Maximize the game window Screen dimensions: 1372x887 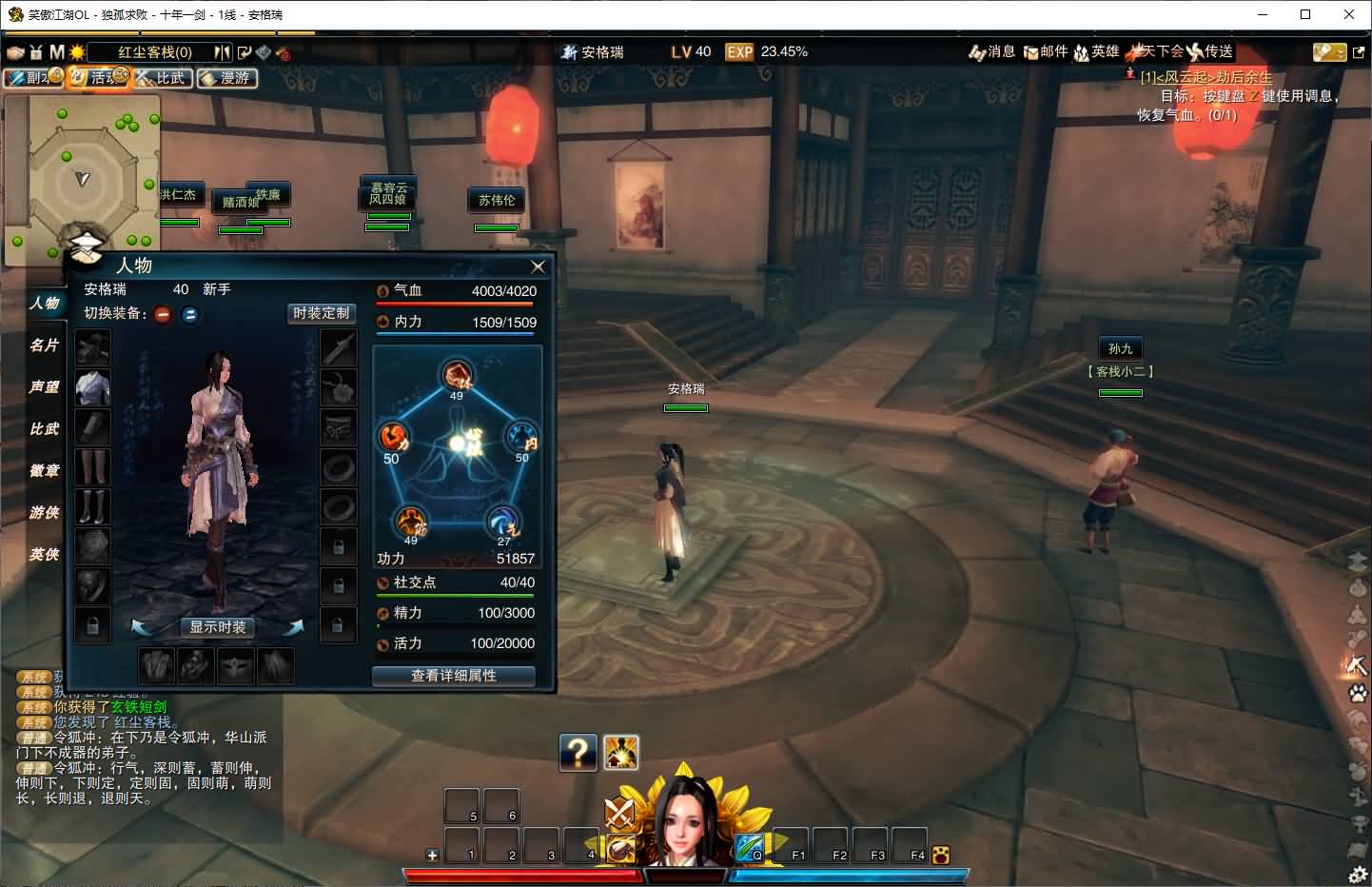pyautogui.click(x=1305, y=14)
